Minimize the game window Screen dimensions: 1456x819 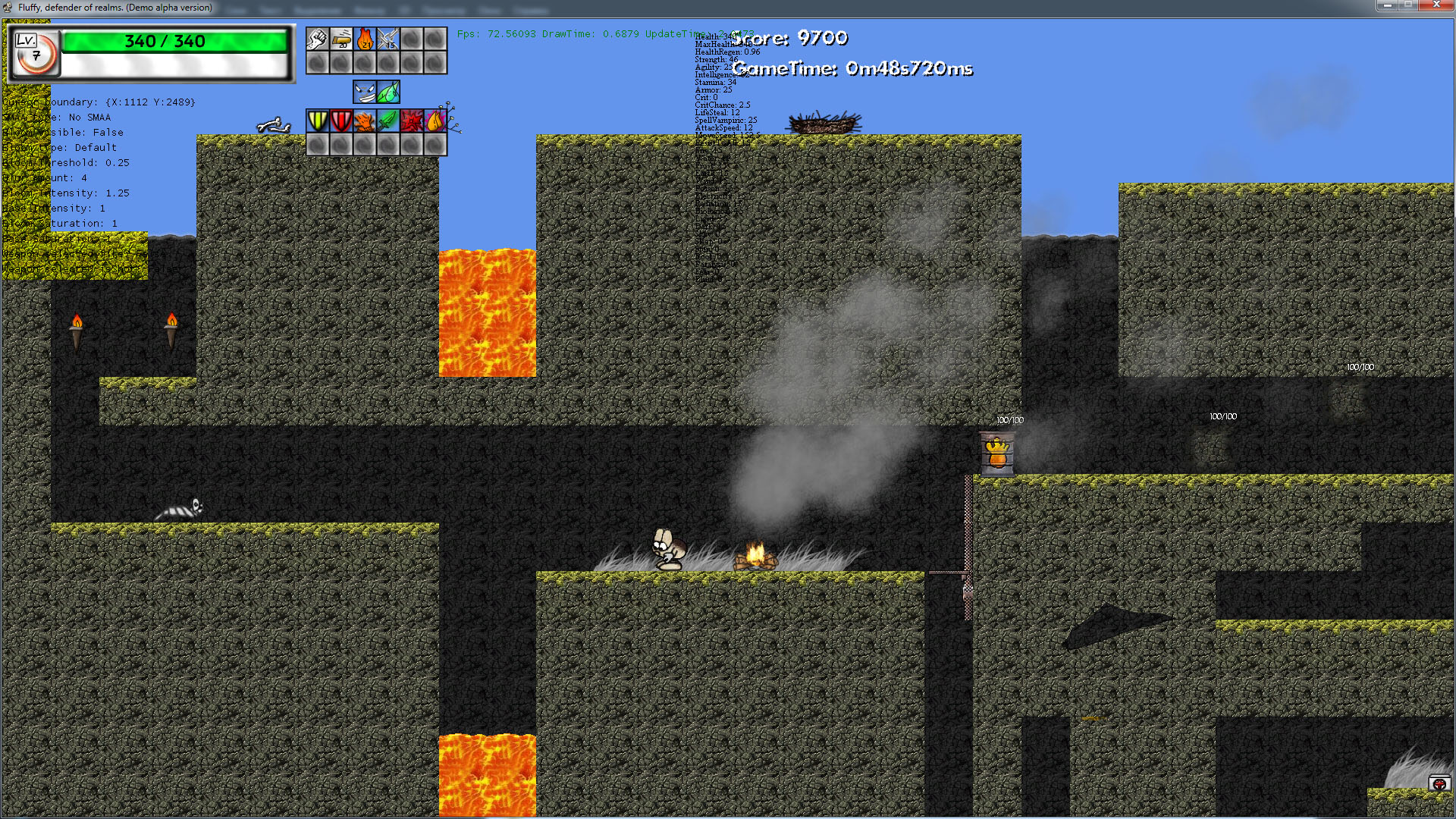[1387, 5]
